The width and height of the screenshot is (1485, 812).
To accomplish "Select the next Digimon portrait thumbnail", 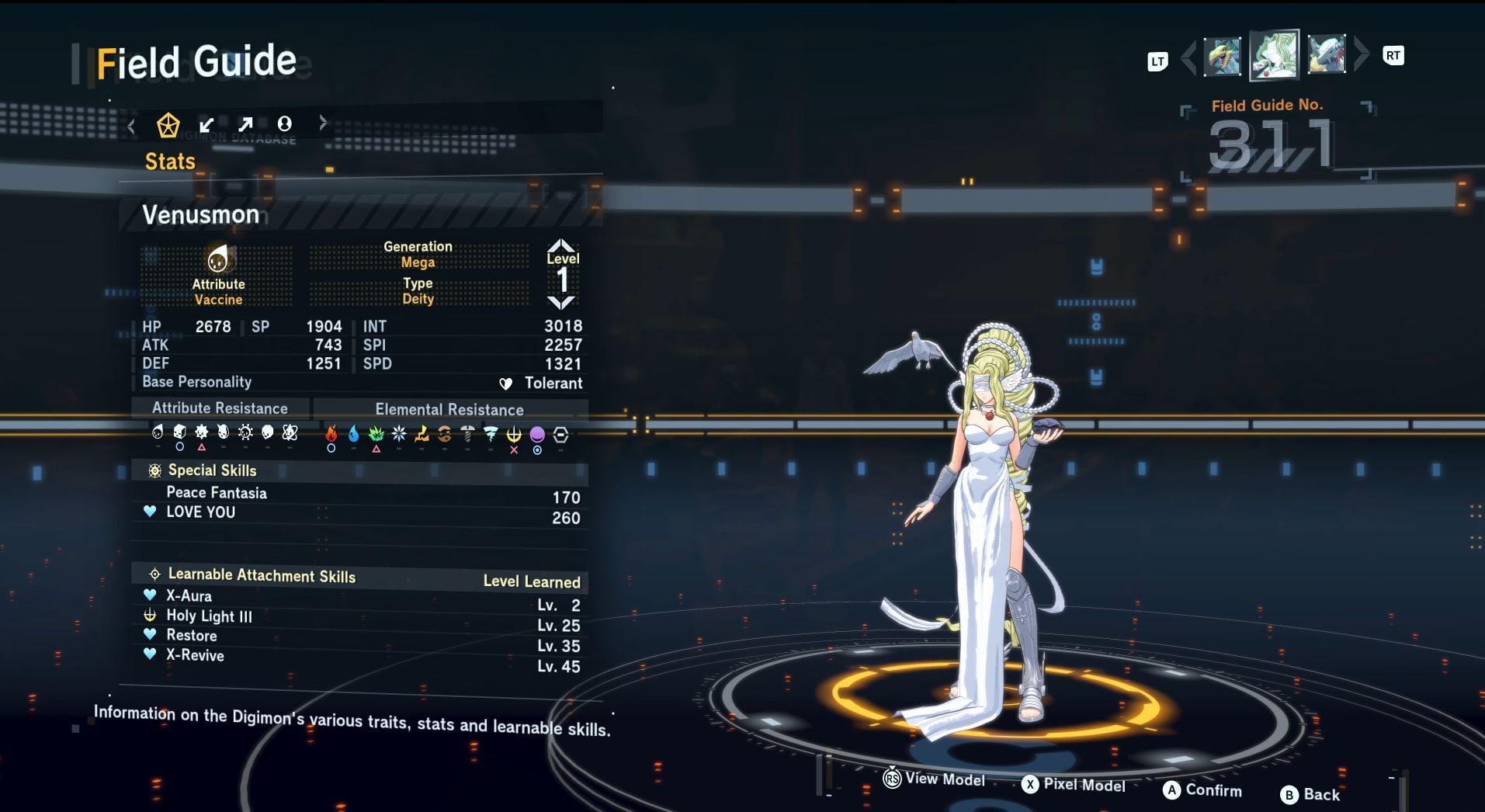I will pyautogui.click(x=1326, y=55).
